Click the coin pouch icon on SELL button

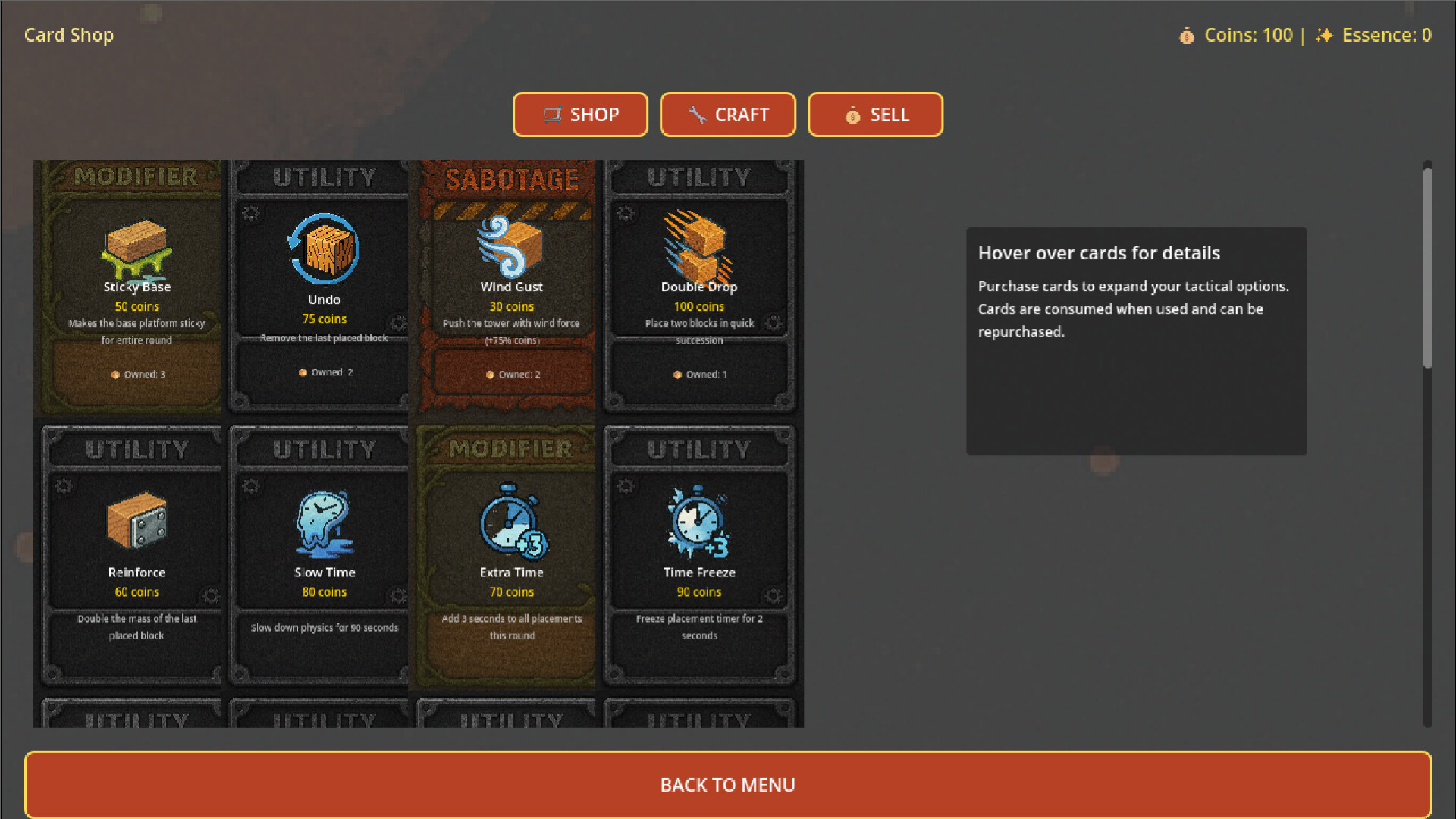point(852,115)
